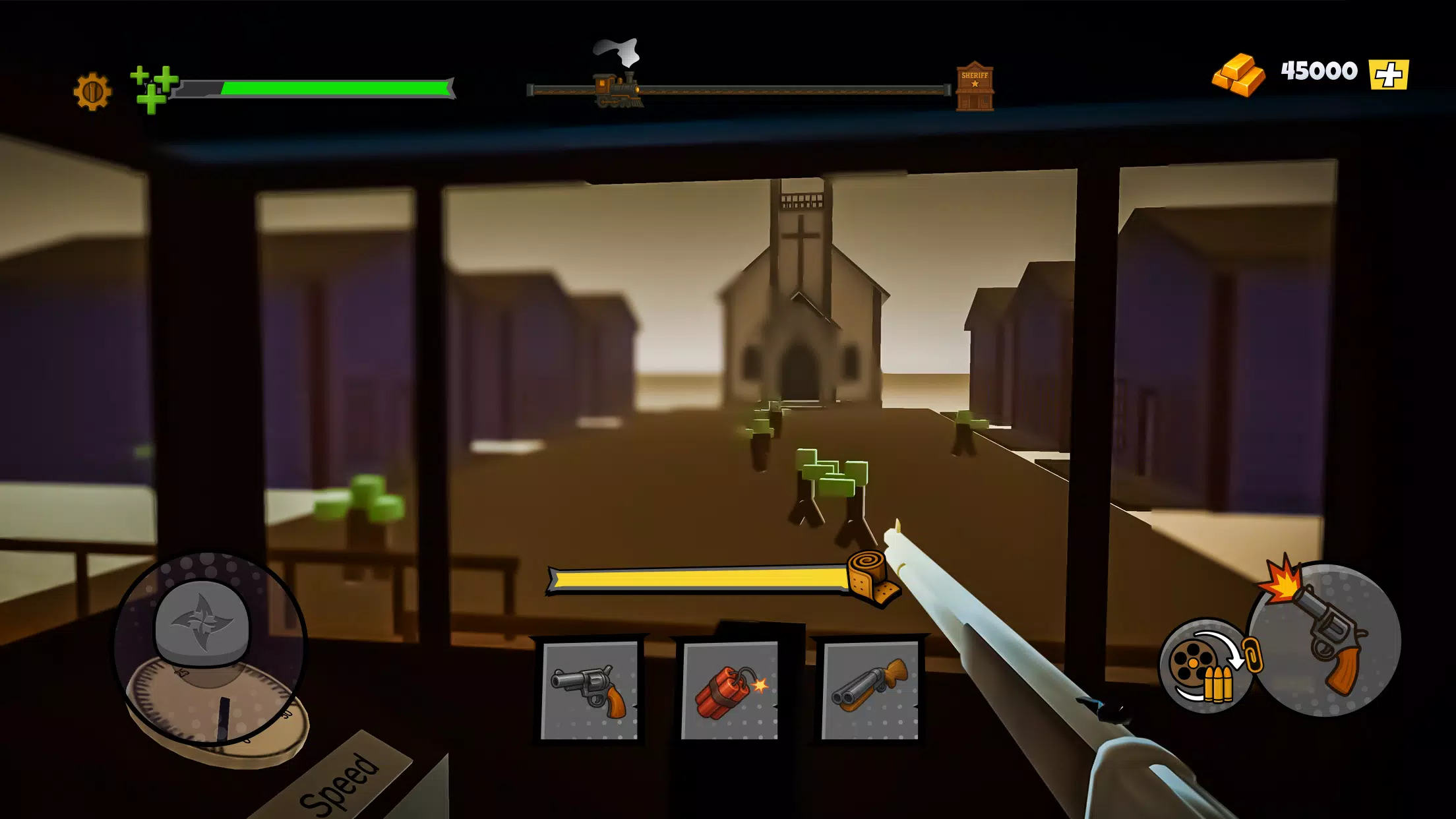Screen dimensions: 1456x819
Task: Use the green cross heal icon
Action: [153, 88]
